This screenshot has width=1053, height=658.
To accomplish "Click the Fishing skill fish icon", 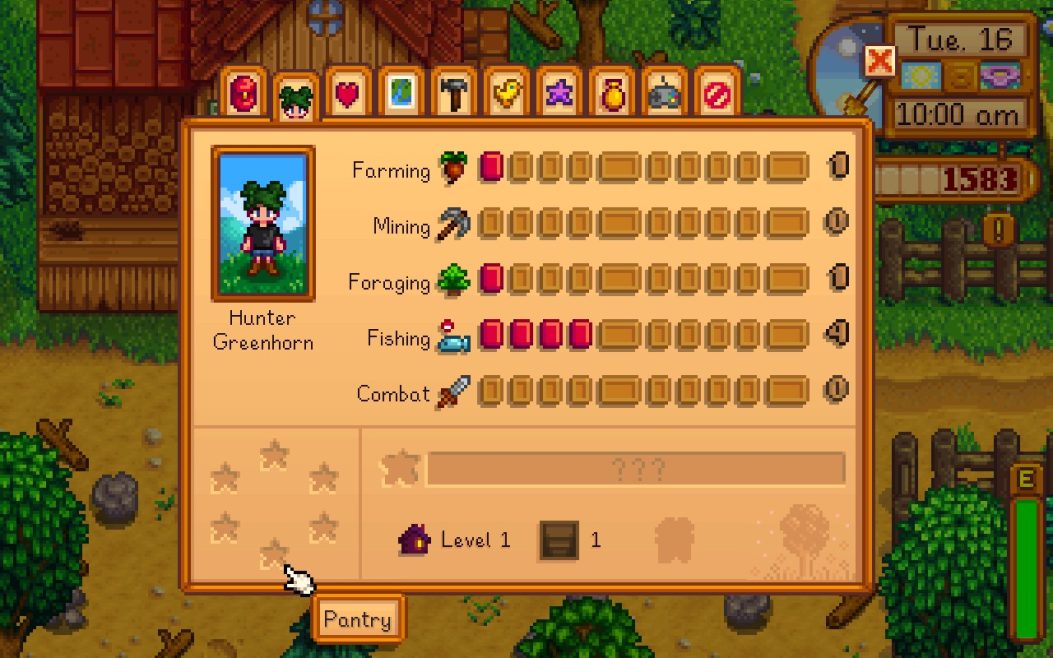I will pyautogui.click(x=453, y=336).
